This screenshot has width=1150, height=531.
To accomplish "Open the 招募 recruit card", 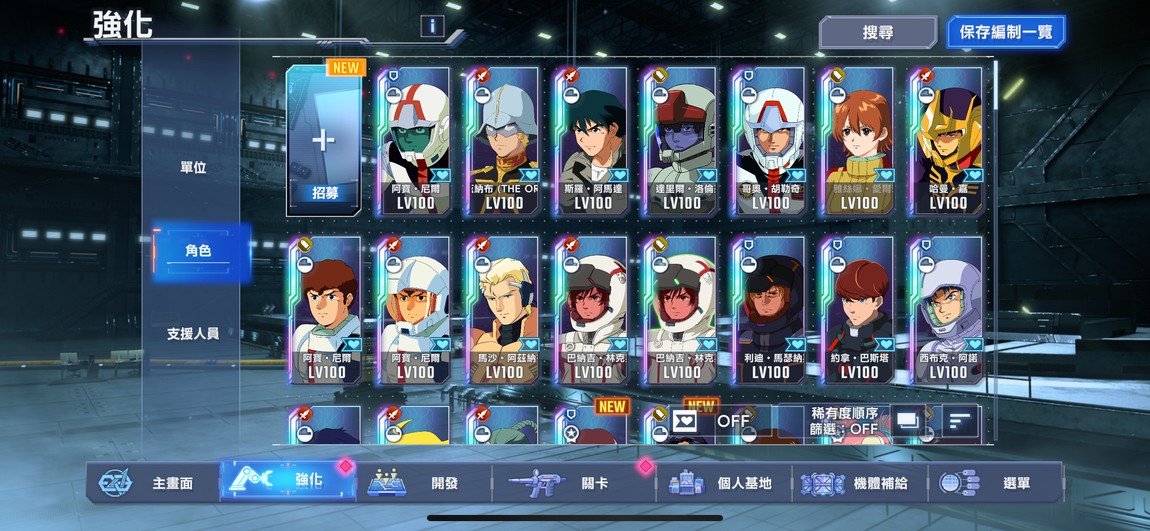I will tap(323, 141).
